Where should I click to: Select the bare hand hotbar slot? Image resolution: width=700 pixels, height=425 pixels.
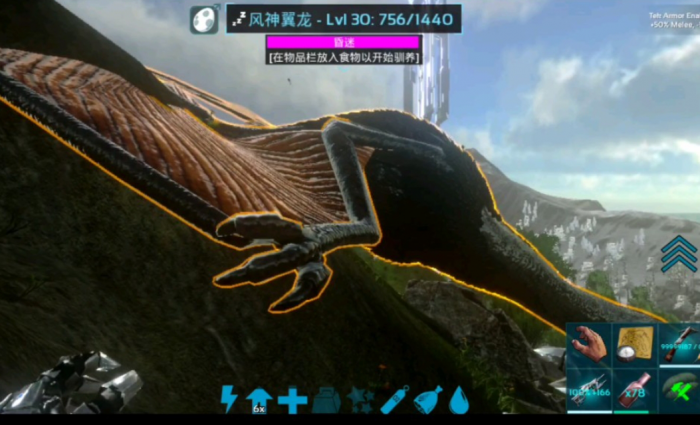(589, 344)
